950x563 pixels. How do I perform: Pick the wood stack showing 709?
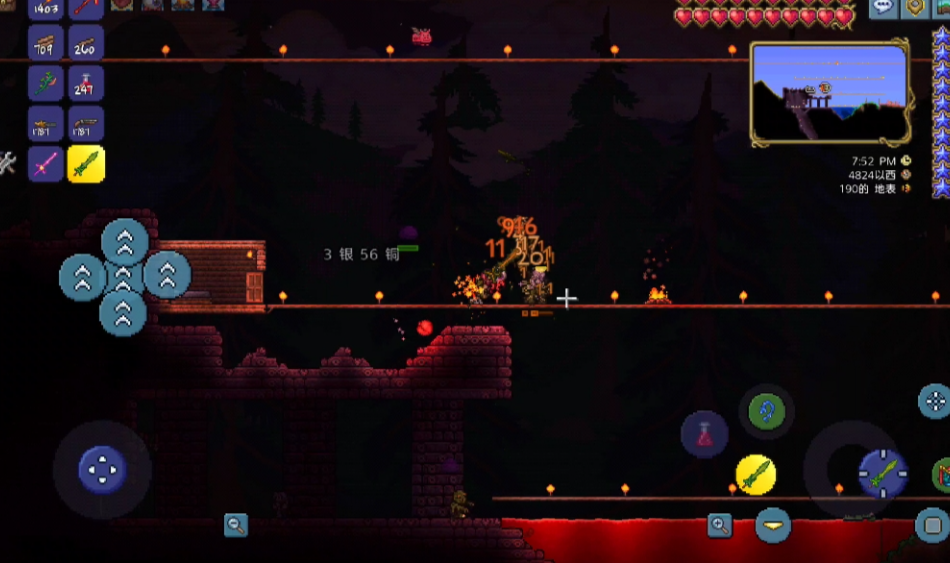coord(45,43)
